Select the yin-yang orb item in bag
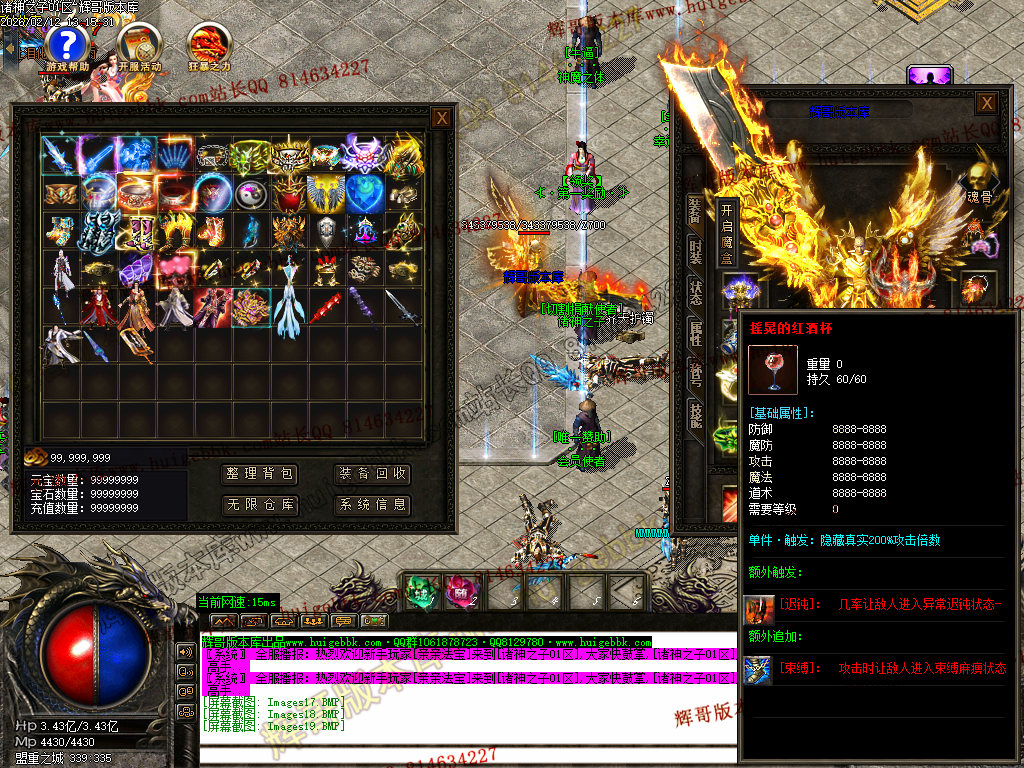The image size is (1024, 768). pyautogui.click(x=252, y=193)
